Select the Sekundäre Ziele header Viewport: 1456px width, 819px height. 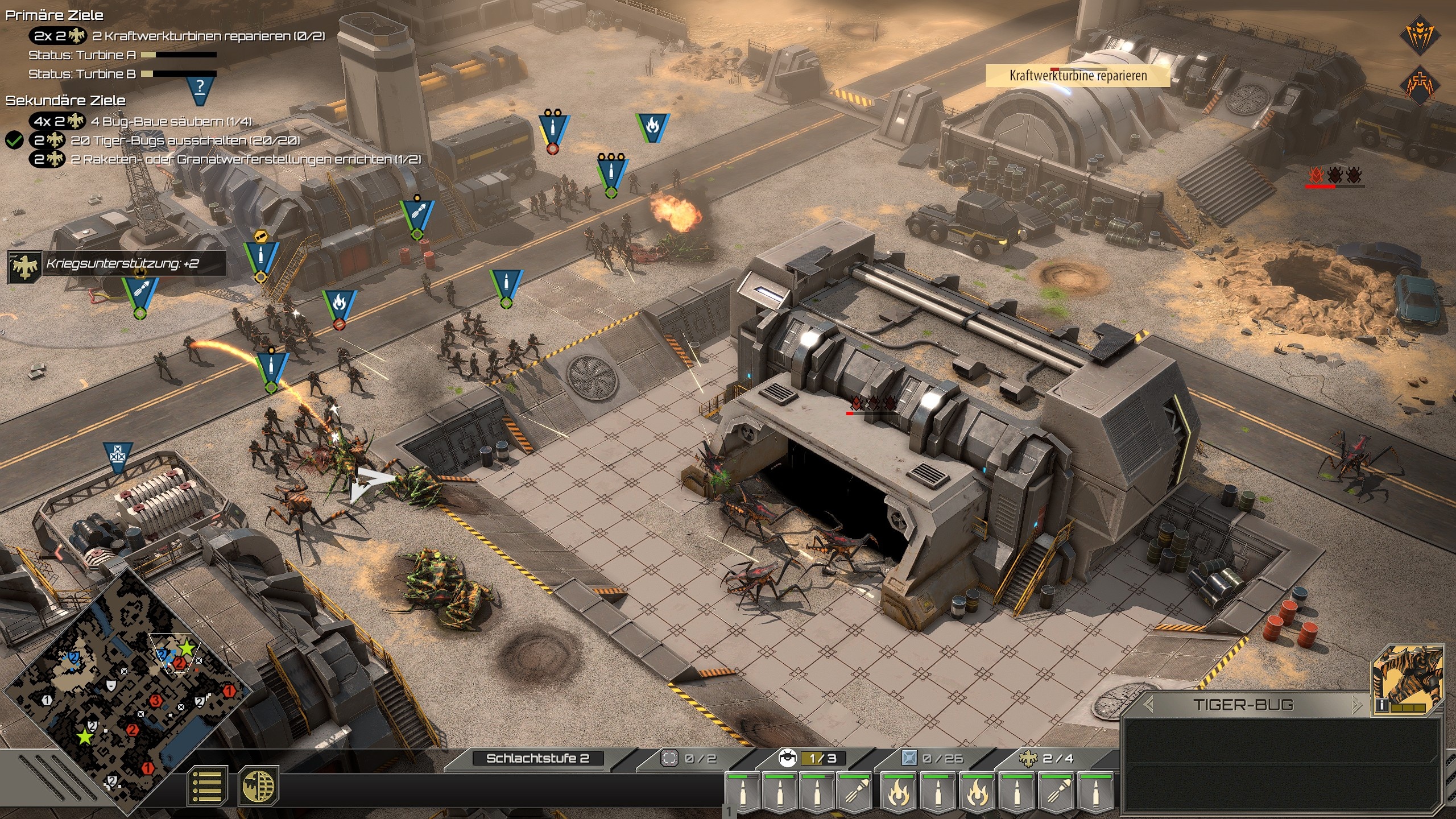(x=65, y=101)
